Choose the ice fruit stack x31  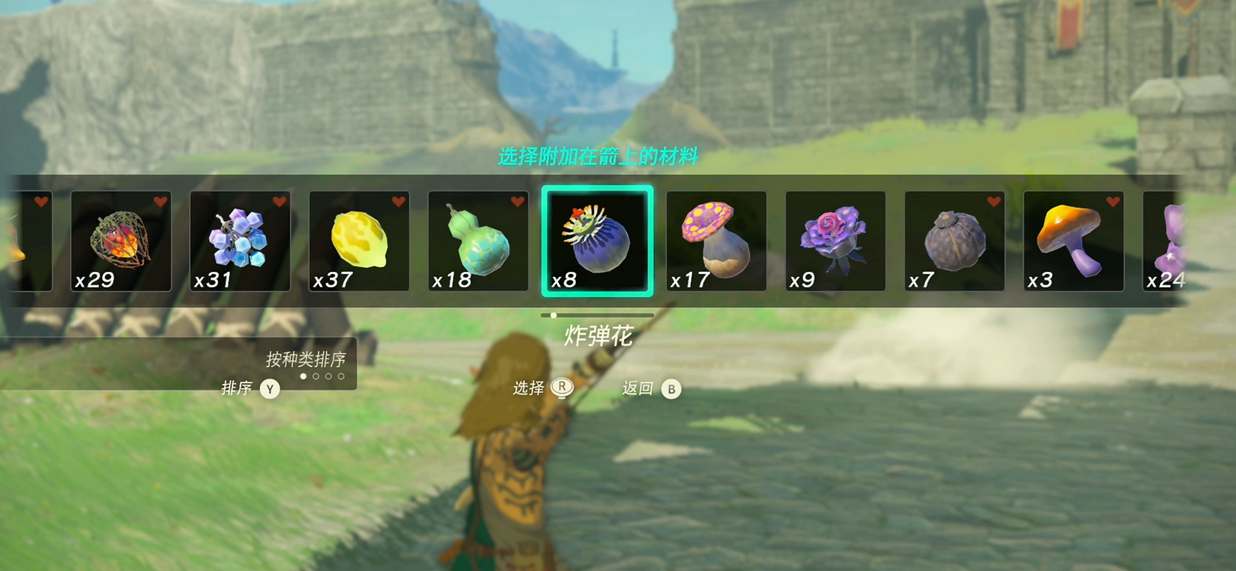point(239,241)
